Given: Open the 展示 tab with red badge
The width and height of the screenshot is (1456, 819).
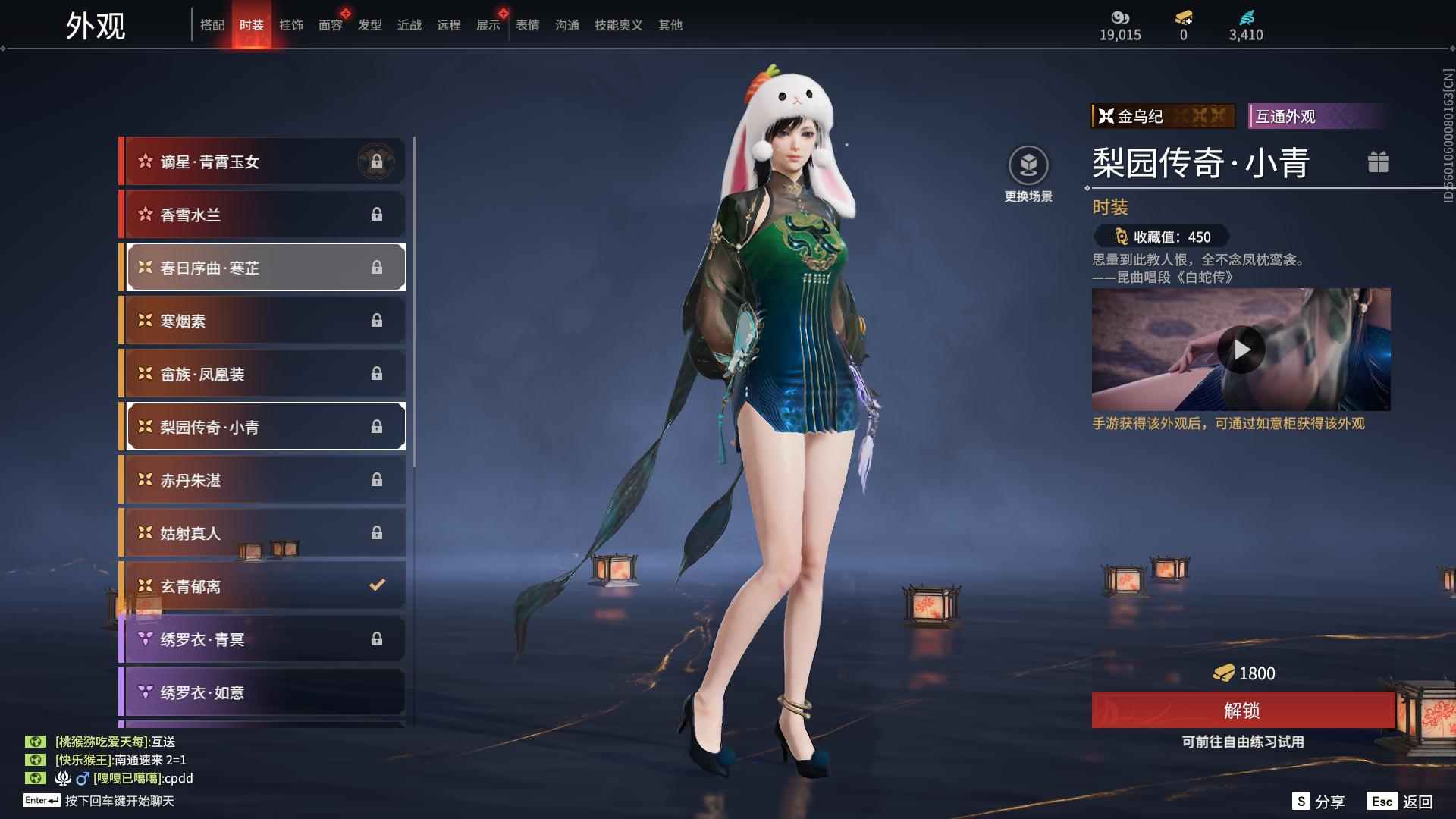Looking at the screenshot, I should [488, 25].
